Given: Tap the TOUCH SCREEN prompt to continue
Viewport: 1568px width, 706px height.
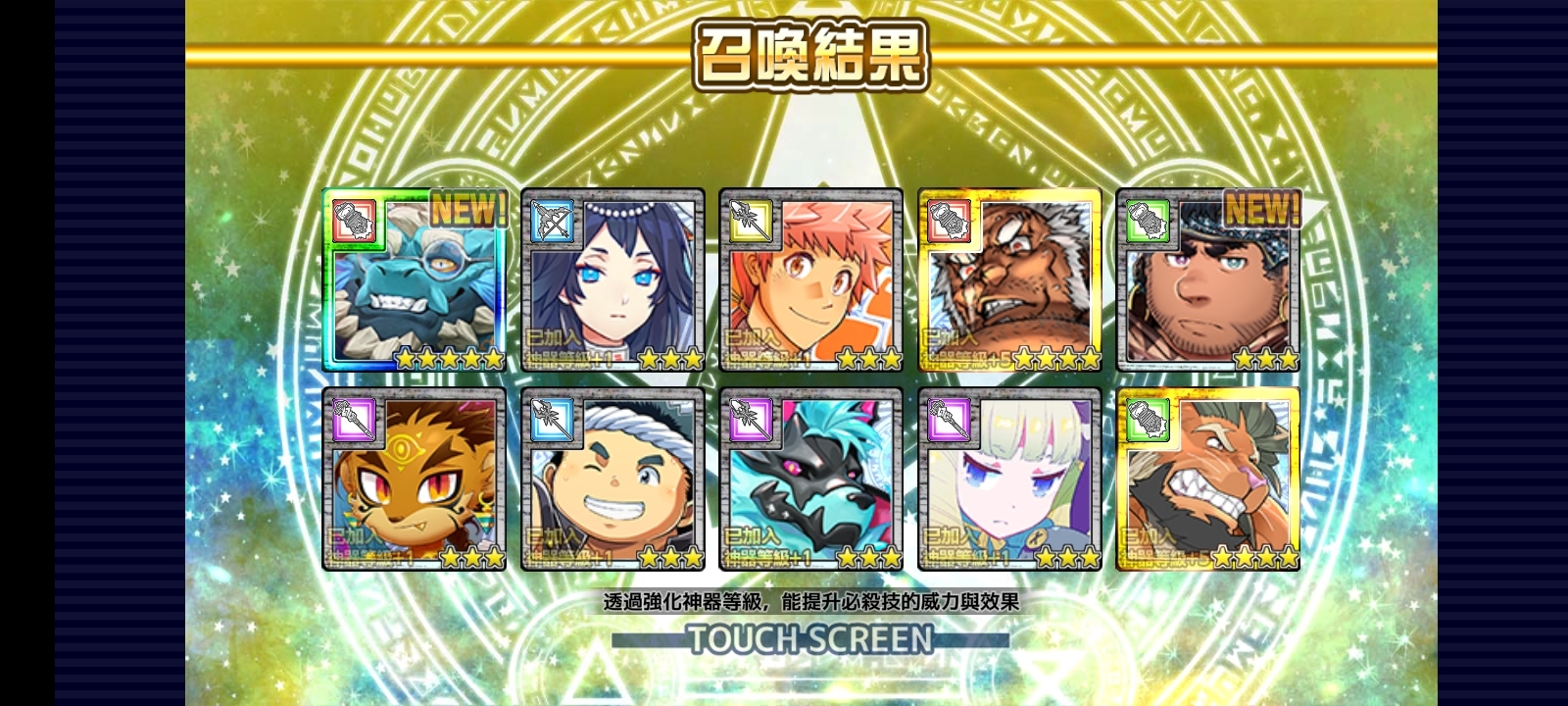Looking at the screenshot, I should 810,639.
